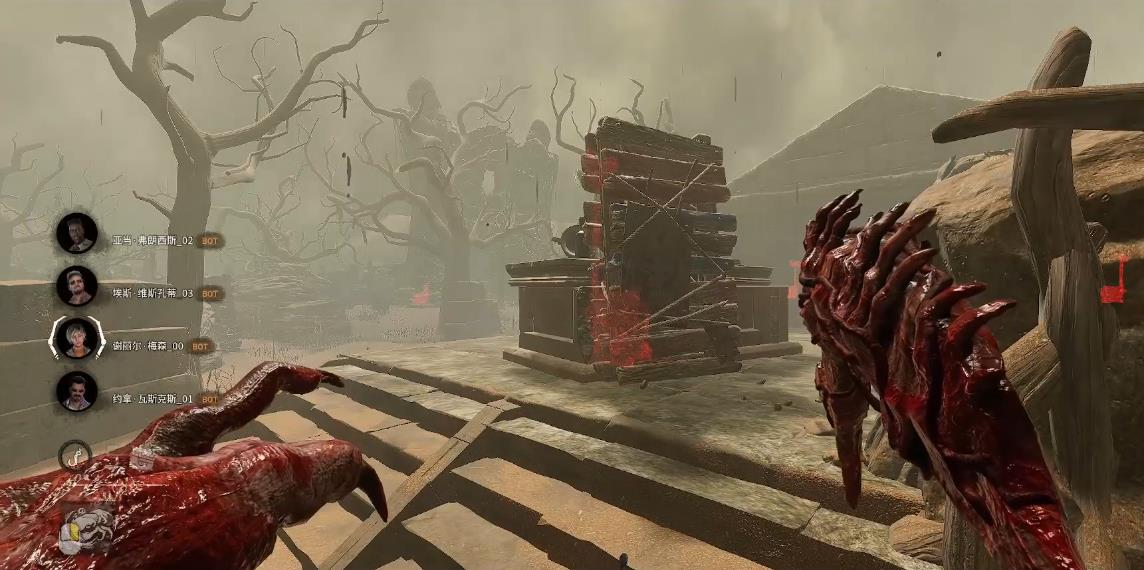Select survivor portrait 亚当·弗朗西斯_02
1144x570 pixels.
click(77, 234)
